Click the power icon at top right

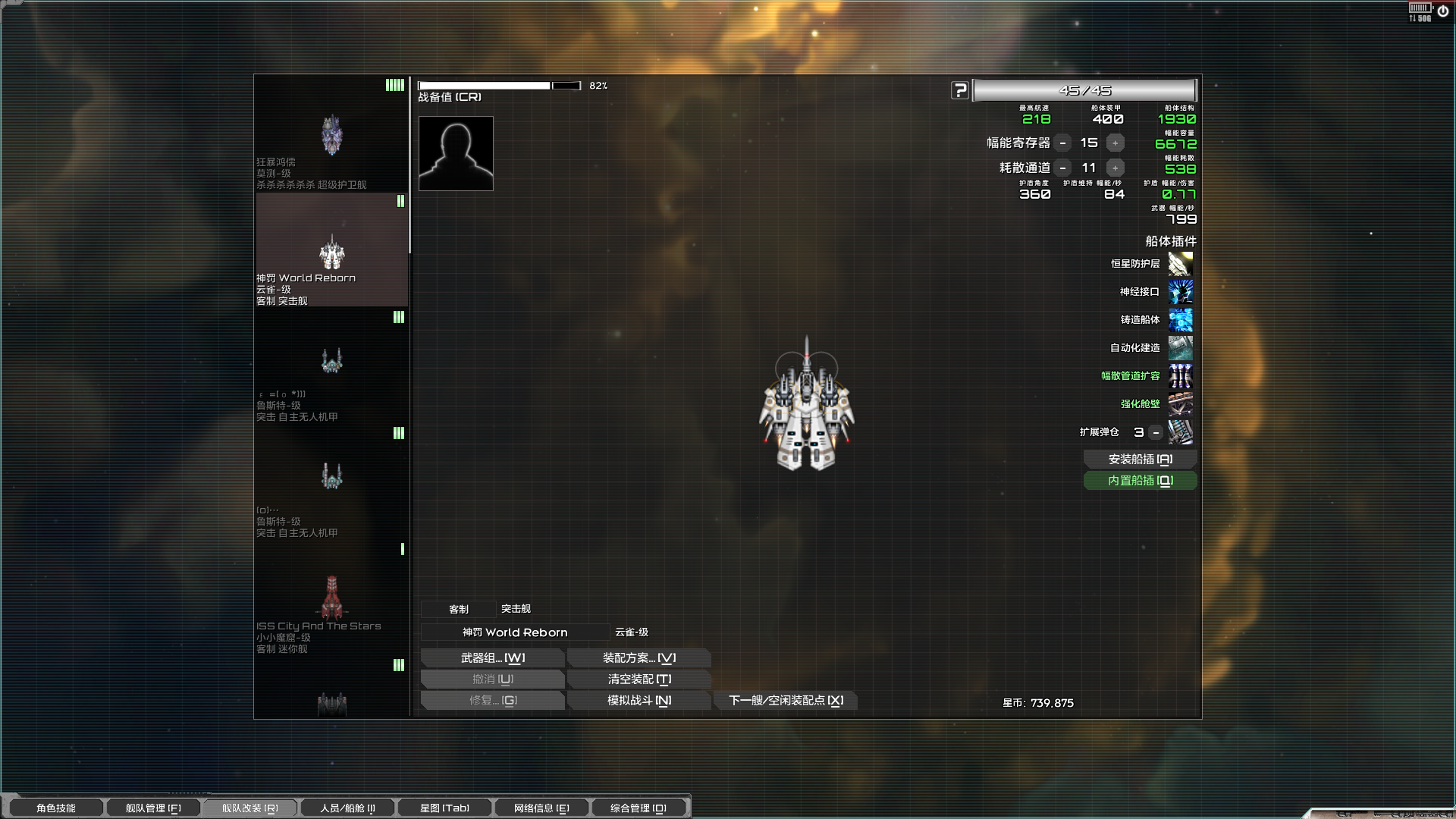point(1442,10)
